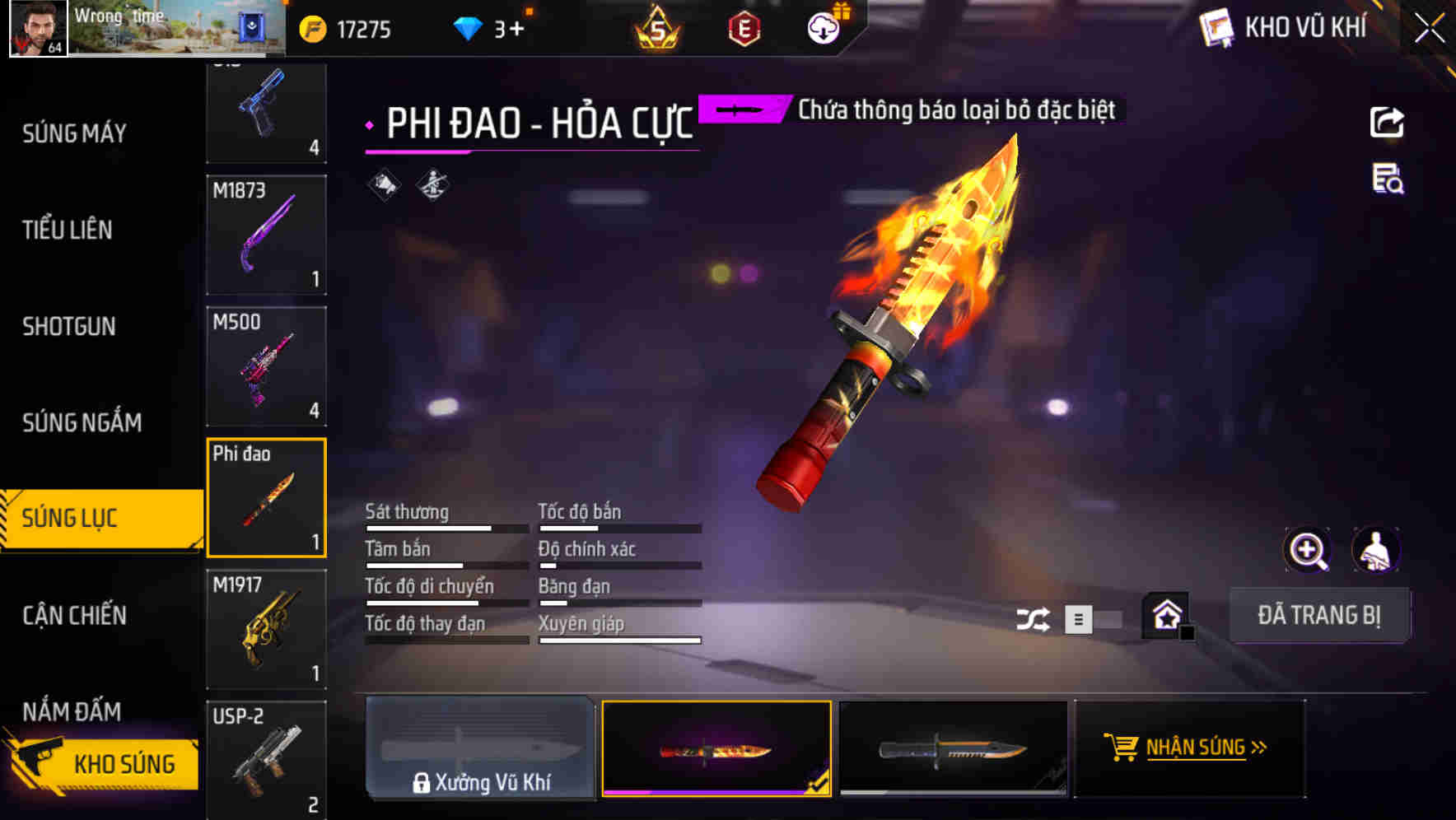Open the starred home collection icon
This screenshot has height=820, width=1456.
pos(1164,616)
